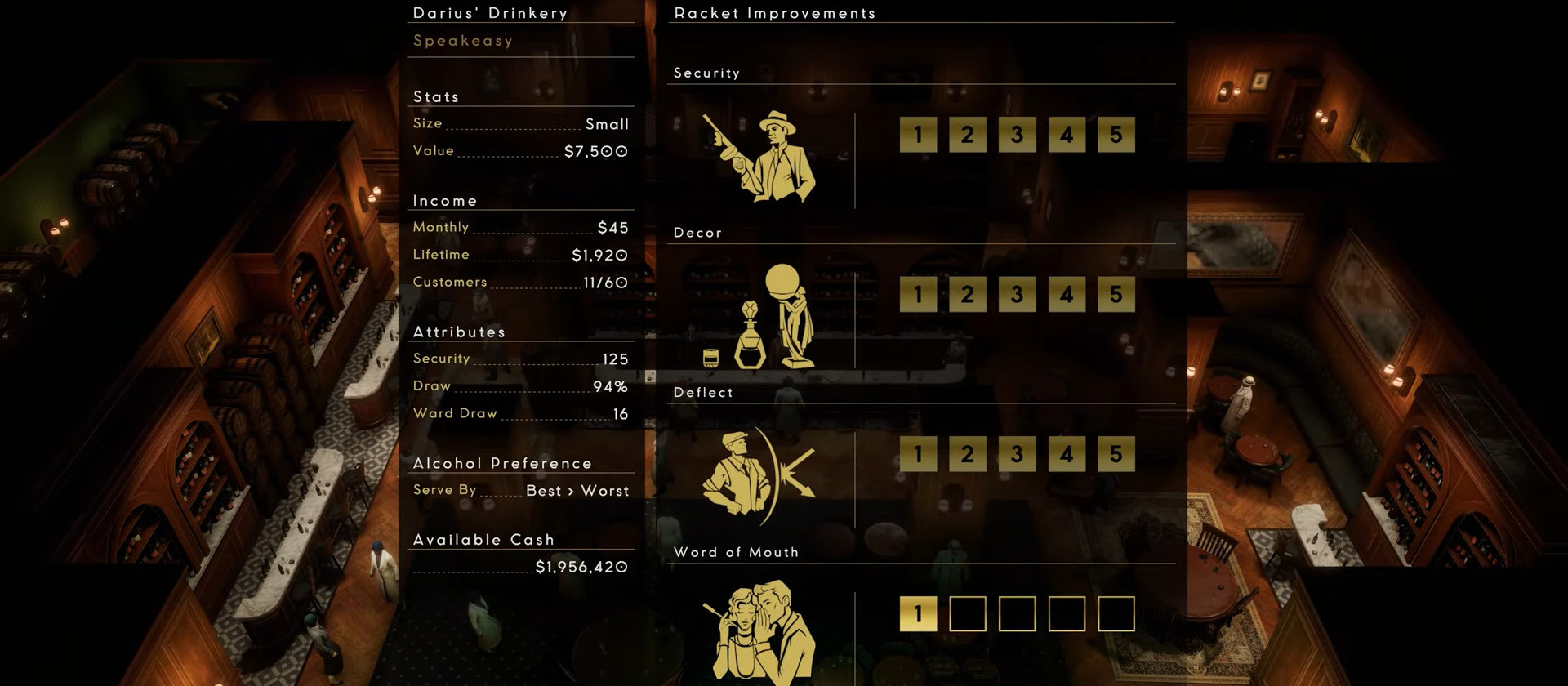Upgrade Deflect to level 5
This screenshot has height=686, width=1568.
click(1116, 454)
